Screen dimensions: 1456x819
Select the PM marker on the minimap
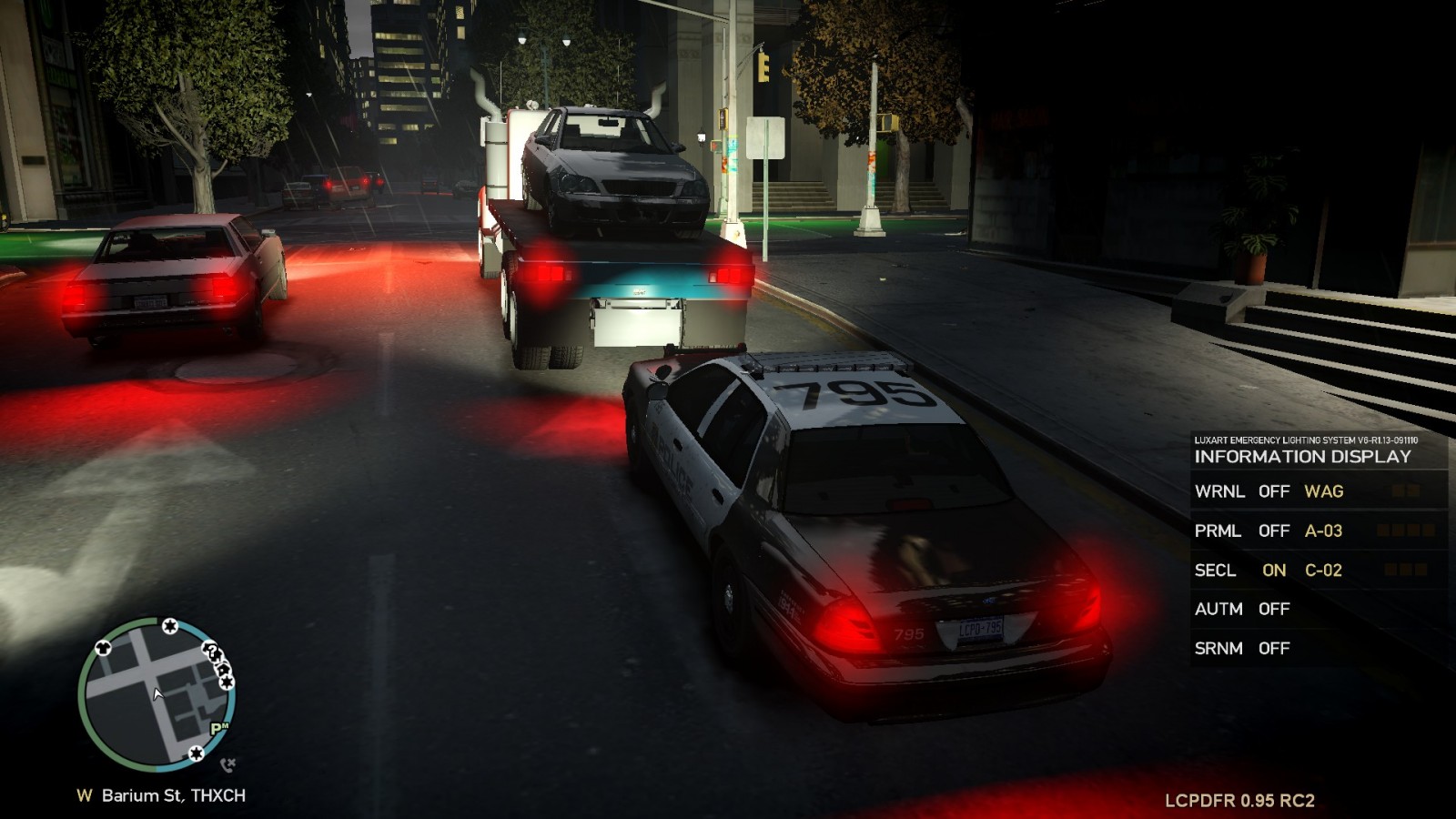(219, 726)
